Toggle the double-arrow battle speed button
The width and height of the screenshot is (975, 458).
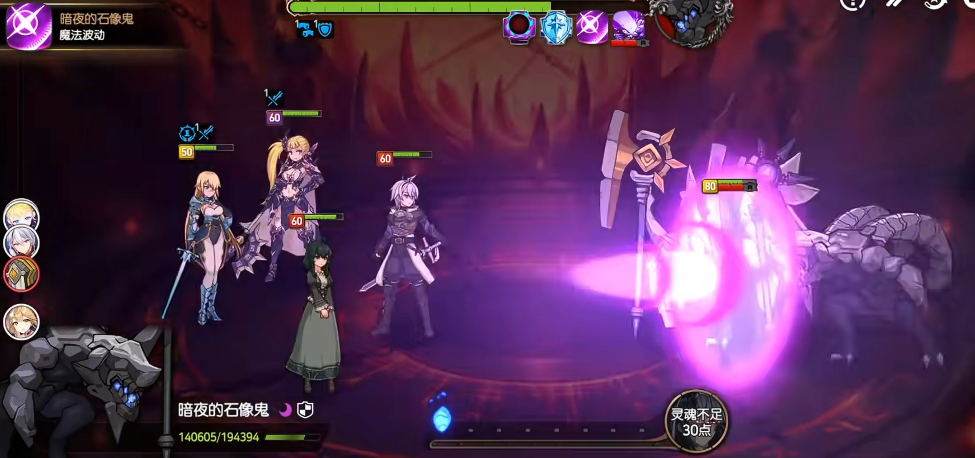(x=895, y=4)
